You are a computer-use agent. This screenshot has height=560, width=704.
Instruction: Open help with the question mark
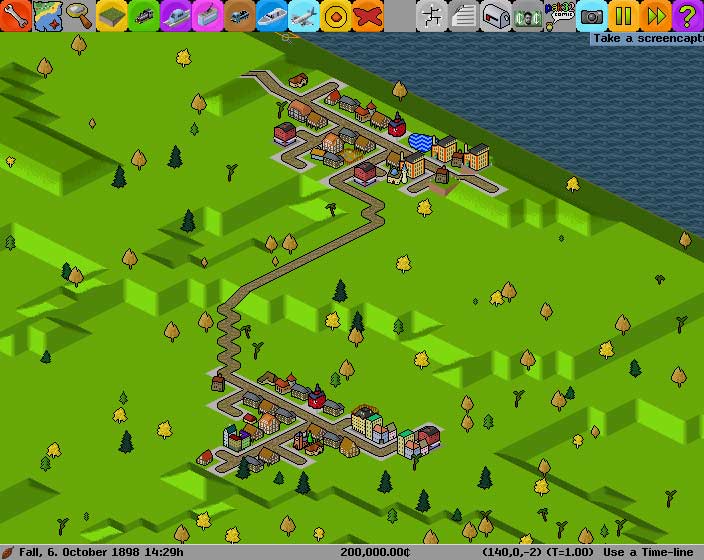coord(688,15)
